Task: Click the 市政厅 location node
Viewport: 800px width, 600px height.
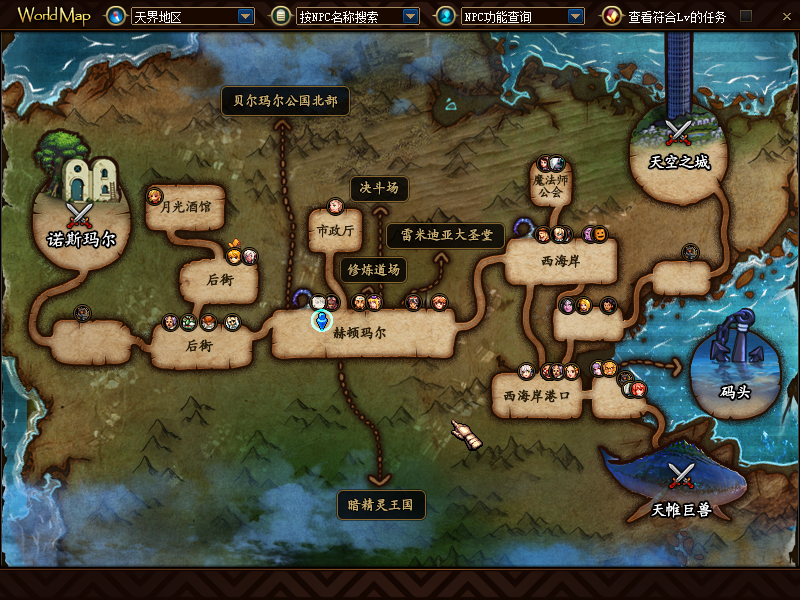Action: point(335,231)
